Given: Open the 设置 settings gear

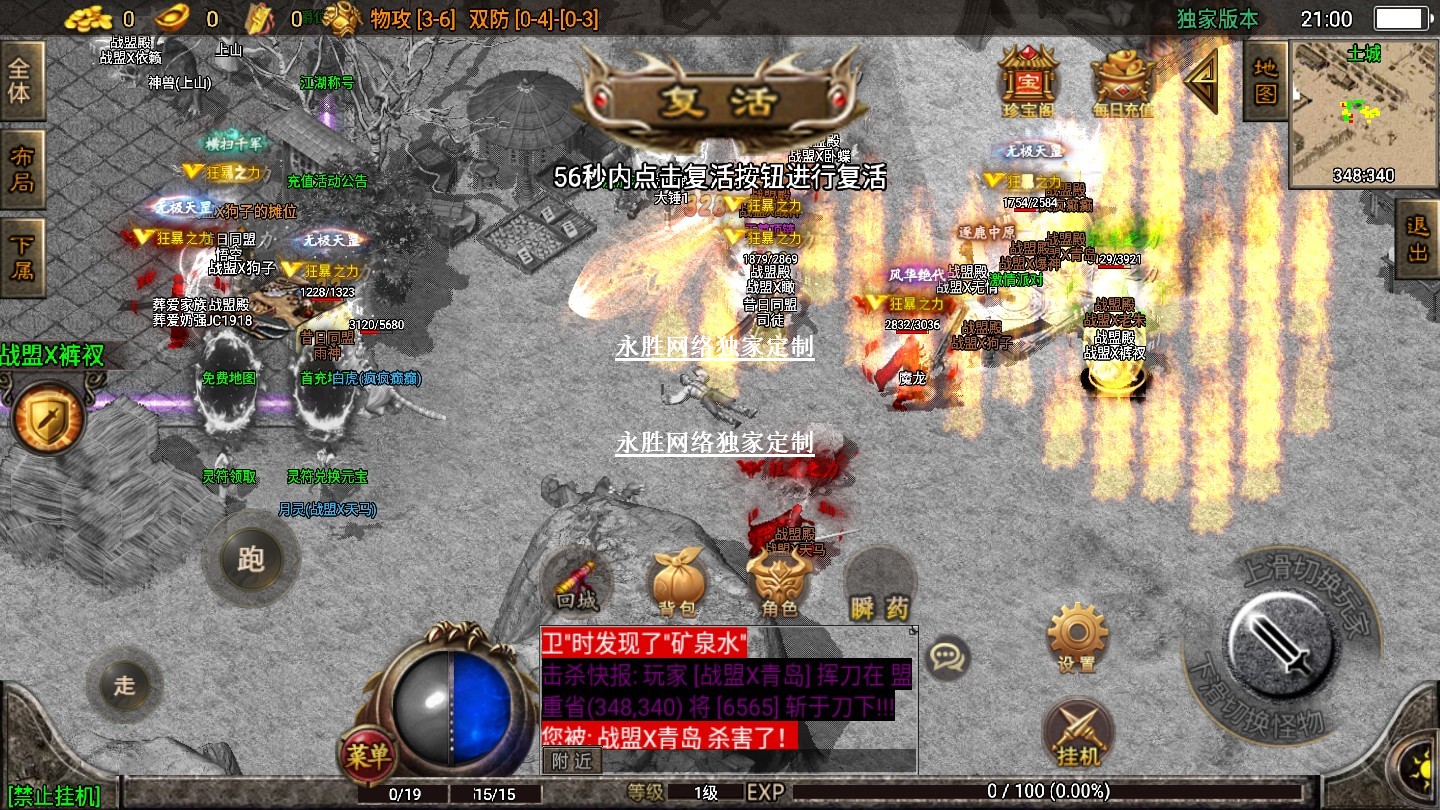Looking at the screenshot, I should click(1077, 637).
